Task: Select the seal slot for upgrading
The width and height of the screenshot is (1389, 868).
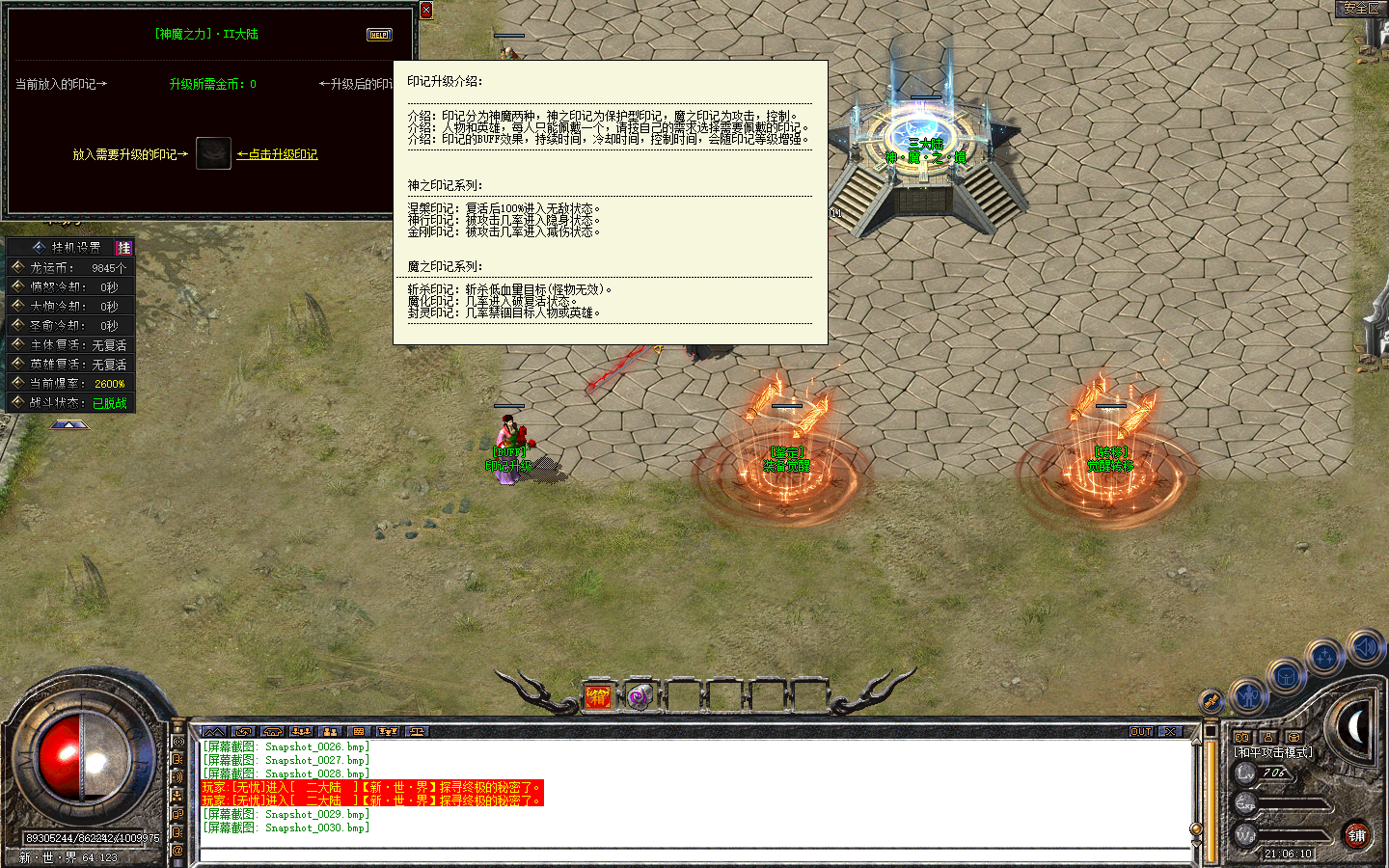Action: (213, 153)
